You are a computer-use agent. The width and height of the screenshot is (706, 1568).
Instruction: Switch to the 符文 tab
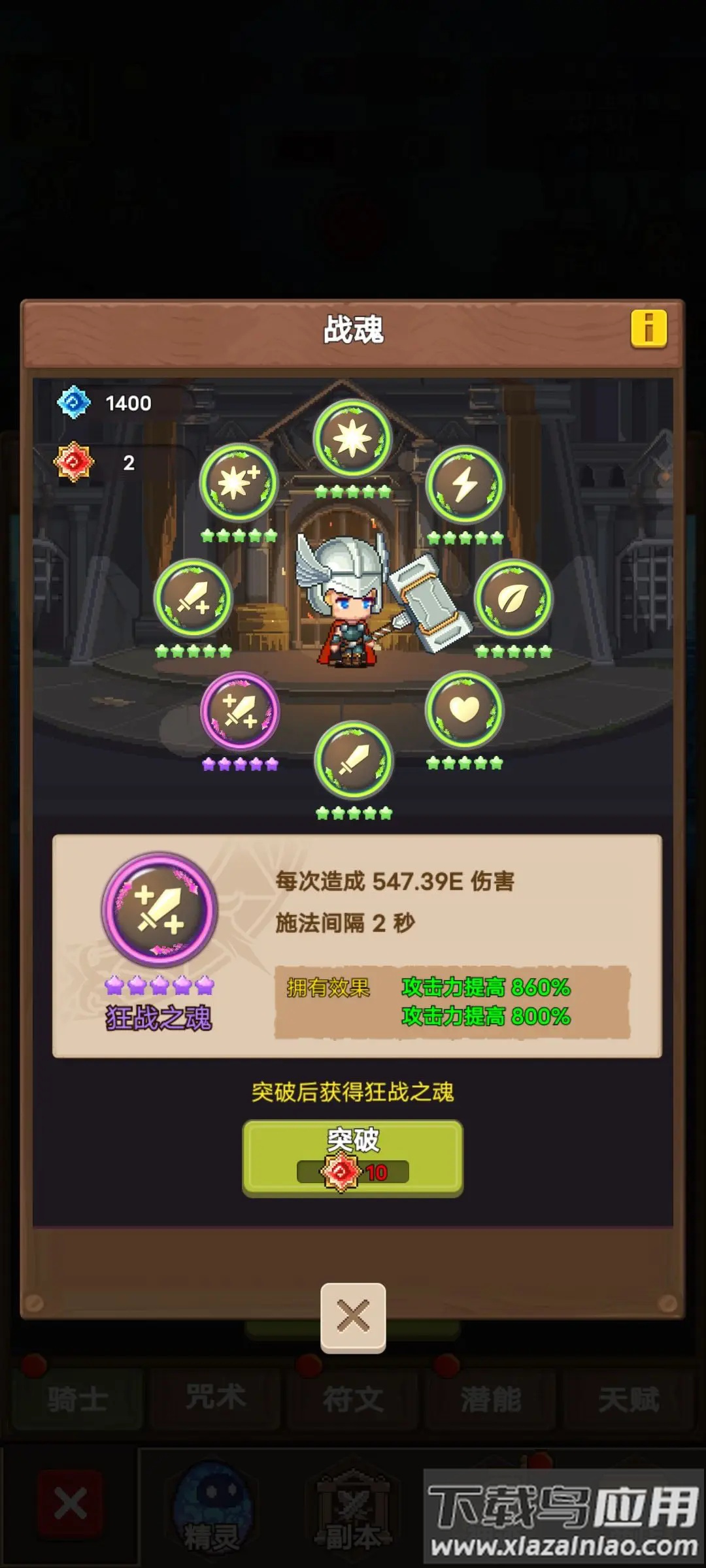click(353, 1399)
